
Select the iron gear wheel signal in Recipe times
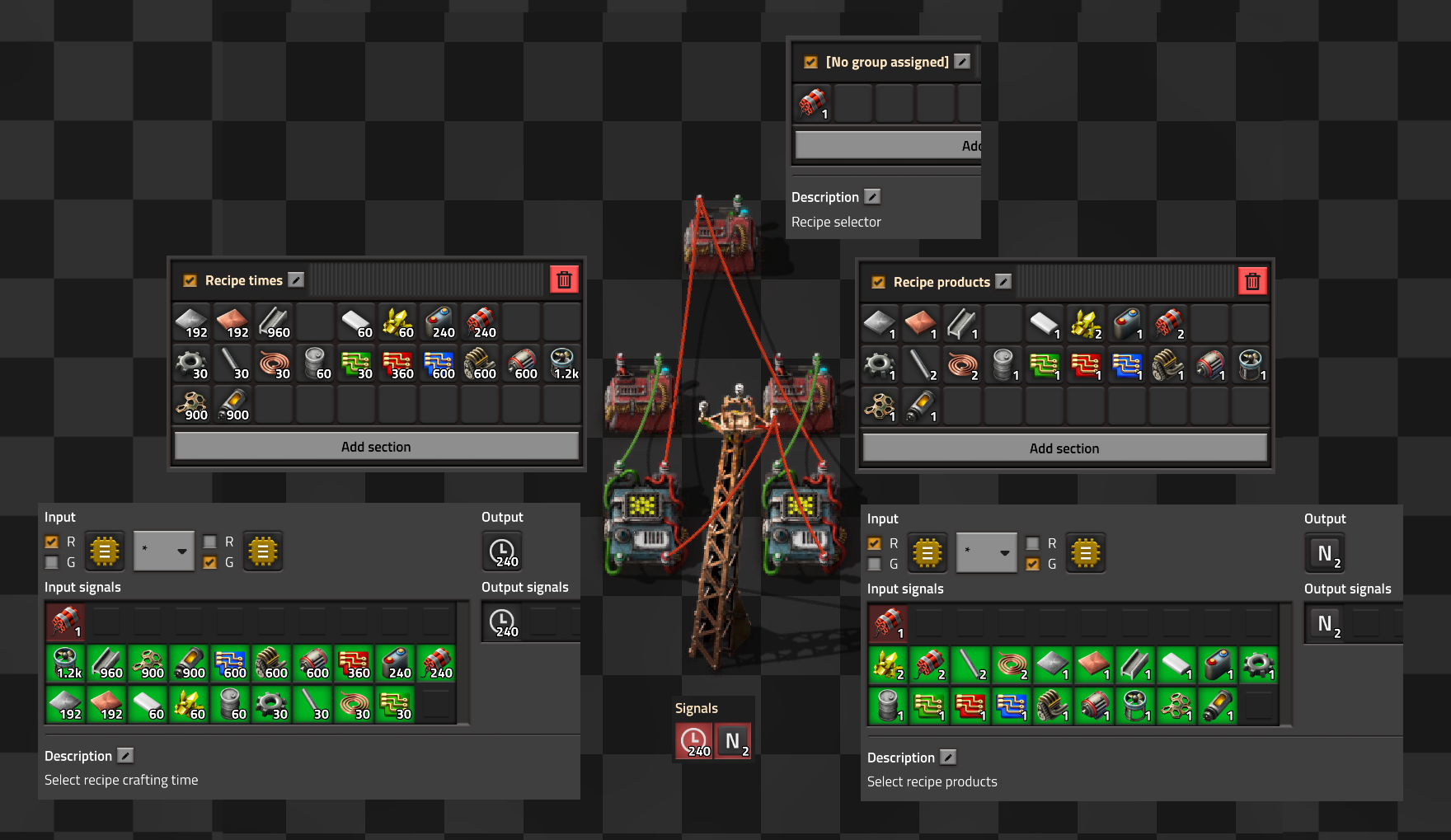(190, 364)
